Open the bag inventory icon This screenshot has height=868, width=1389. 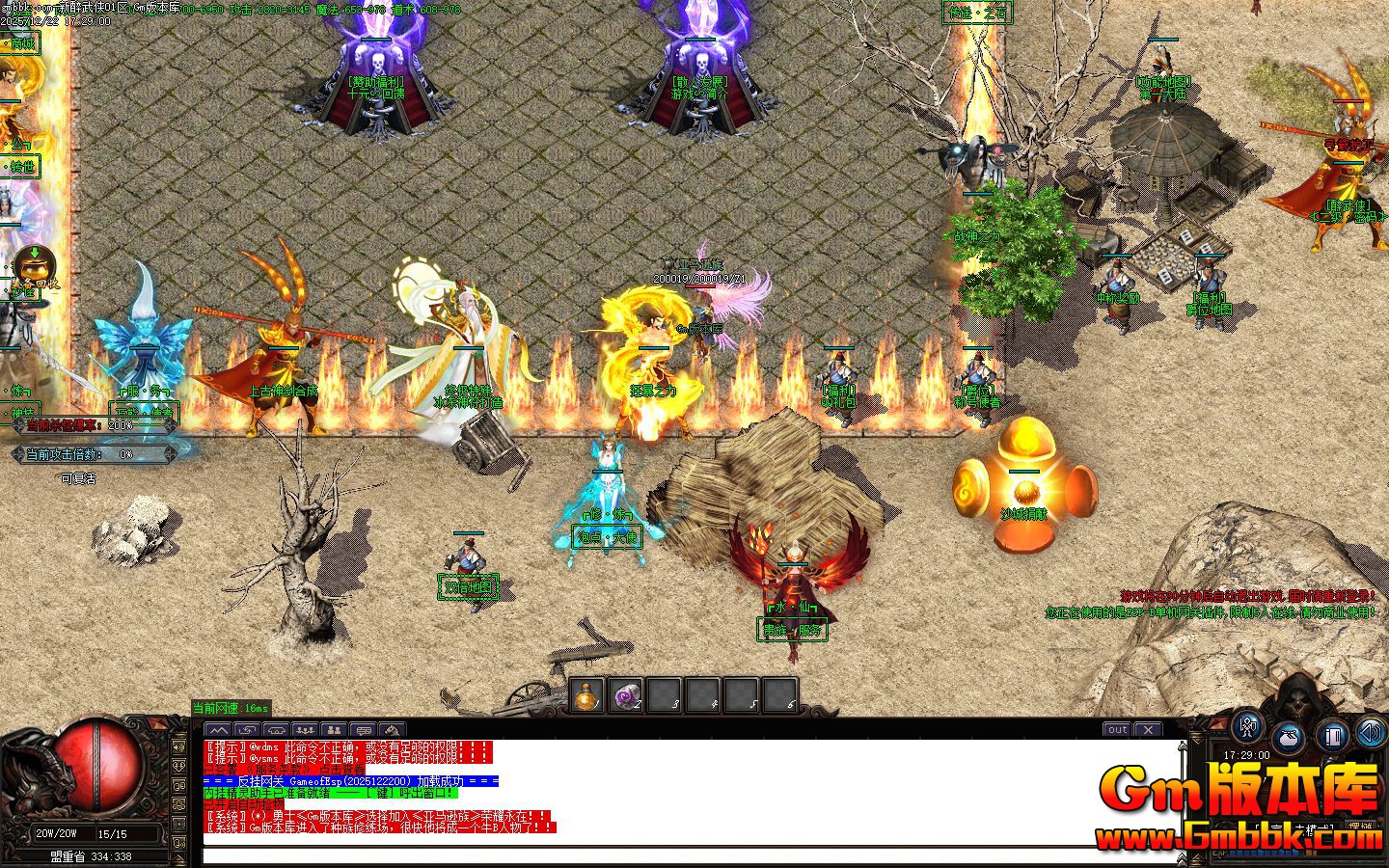pos(1290,738)
